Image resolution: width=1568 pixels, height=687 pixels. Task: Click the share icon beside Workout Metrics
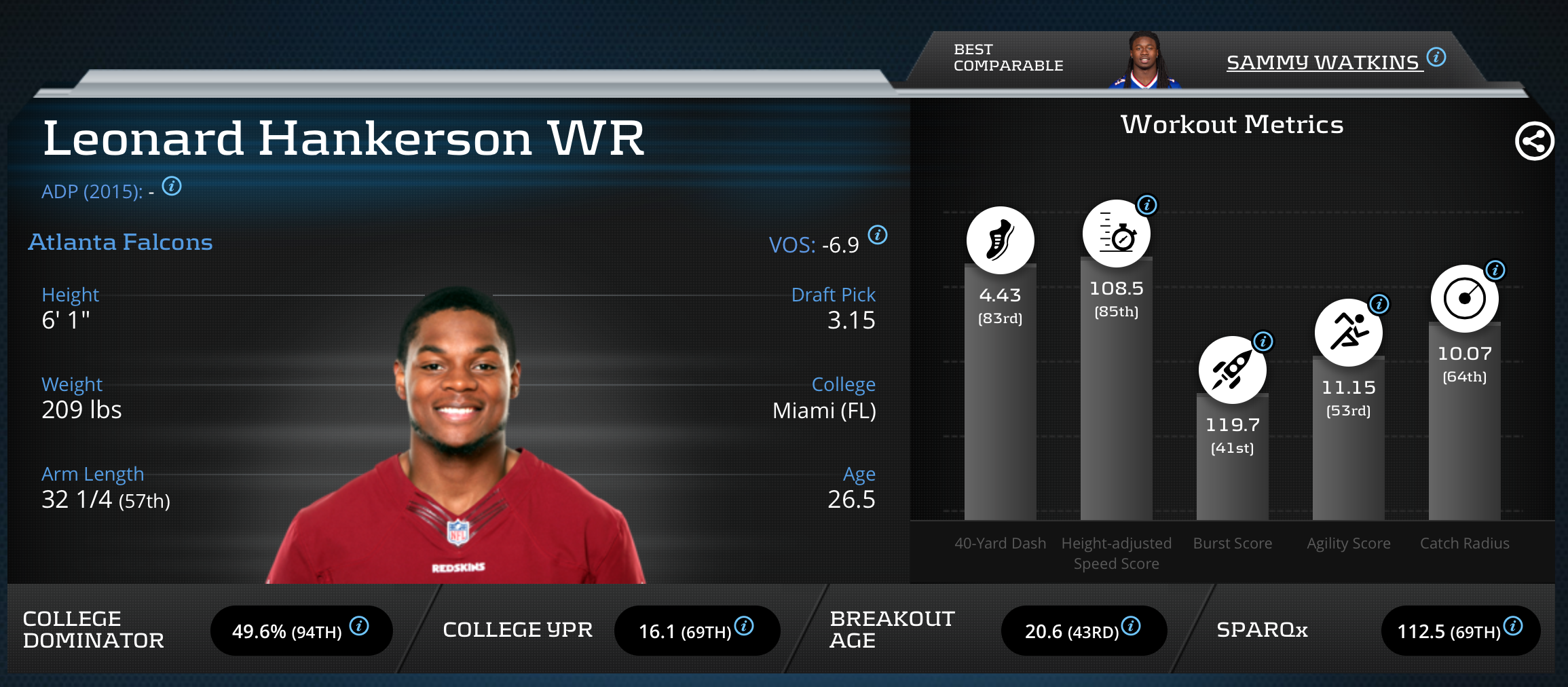(1534, 141)
